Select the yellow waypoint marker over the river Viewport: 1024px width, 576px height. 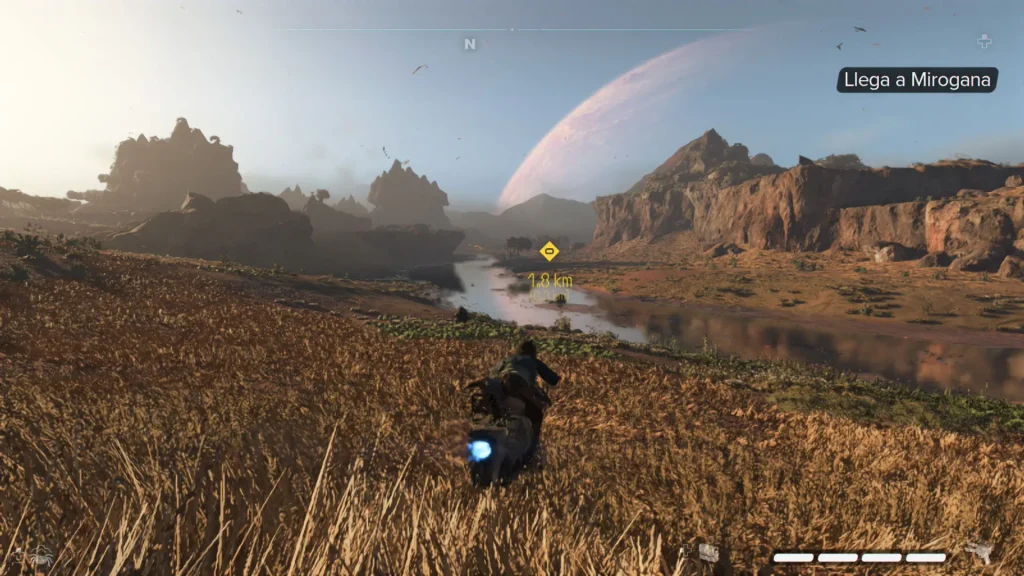coord(549,251)
